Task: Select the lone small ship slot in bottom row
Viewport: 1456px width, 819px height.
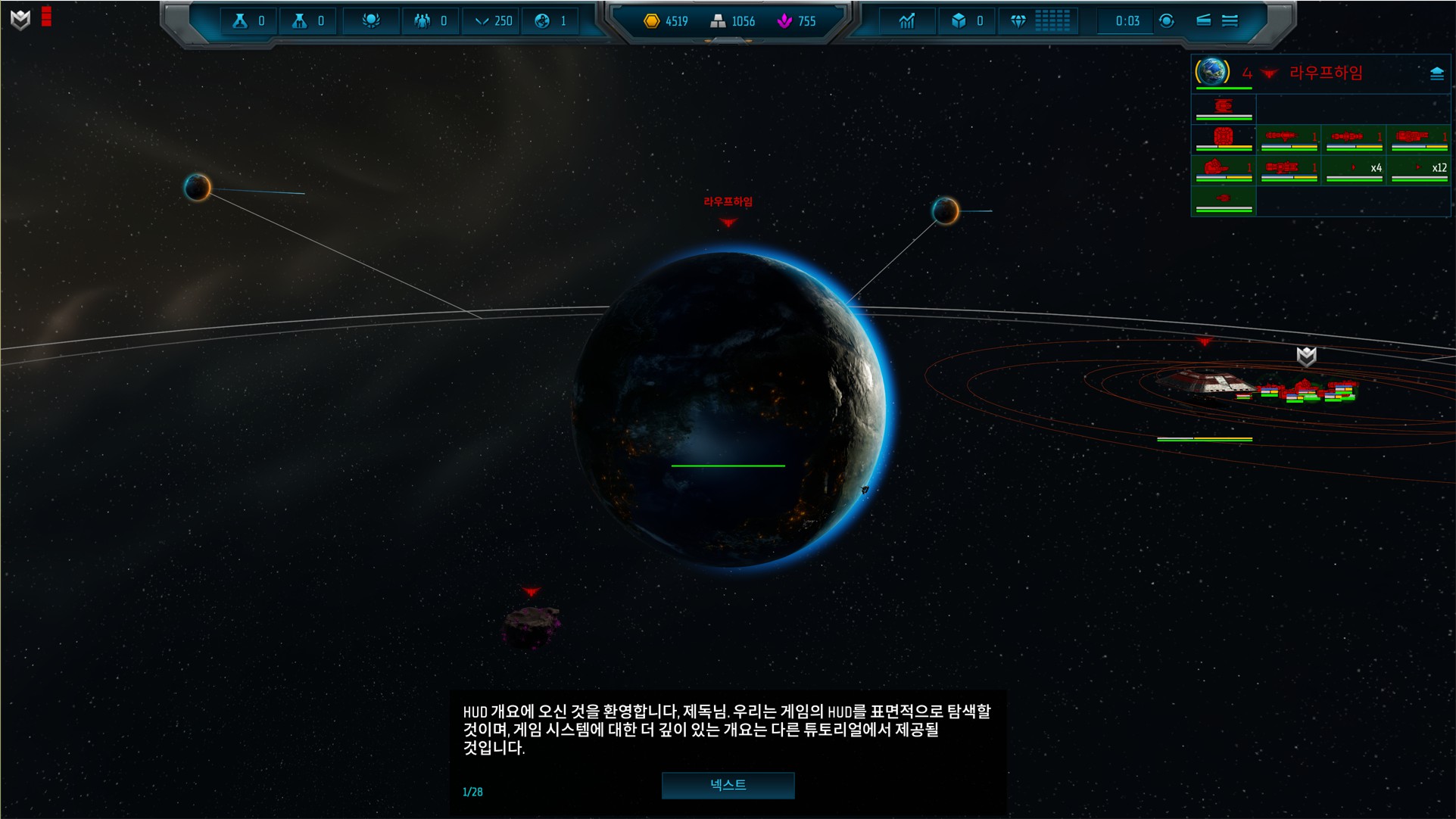Action: (x=1224, y=200)
